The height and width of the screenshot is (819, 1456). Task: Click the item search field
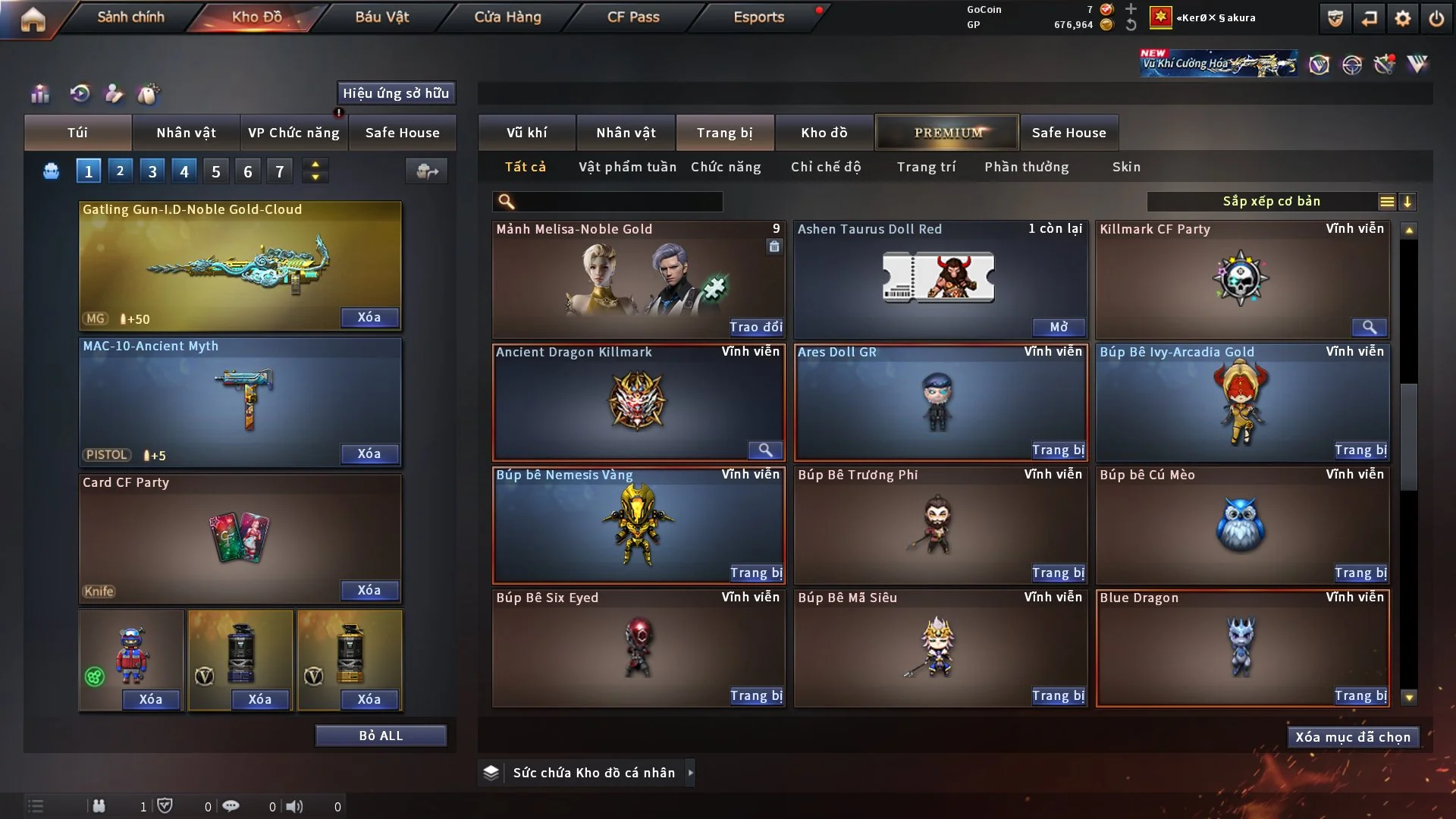[618, 202]
